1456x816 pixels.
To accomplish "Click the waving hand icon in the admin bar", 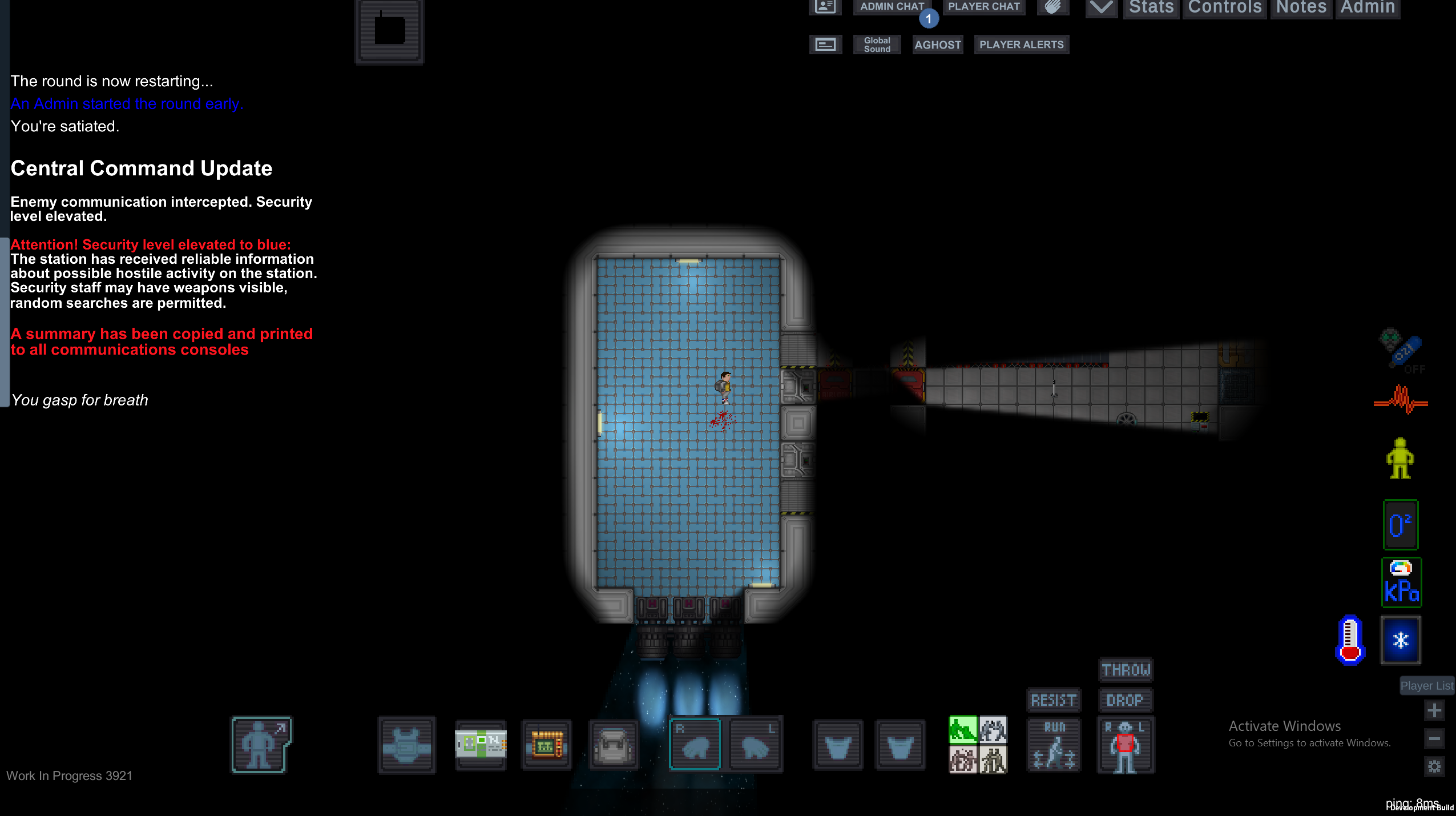I will click(1052, 7).
